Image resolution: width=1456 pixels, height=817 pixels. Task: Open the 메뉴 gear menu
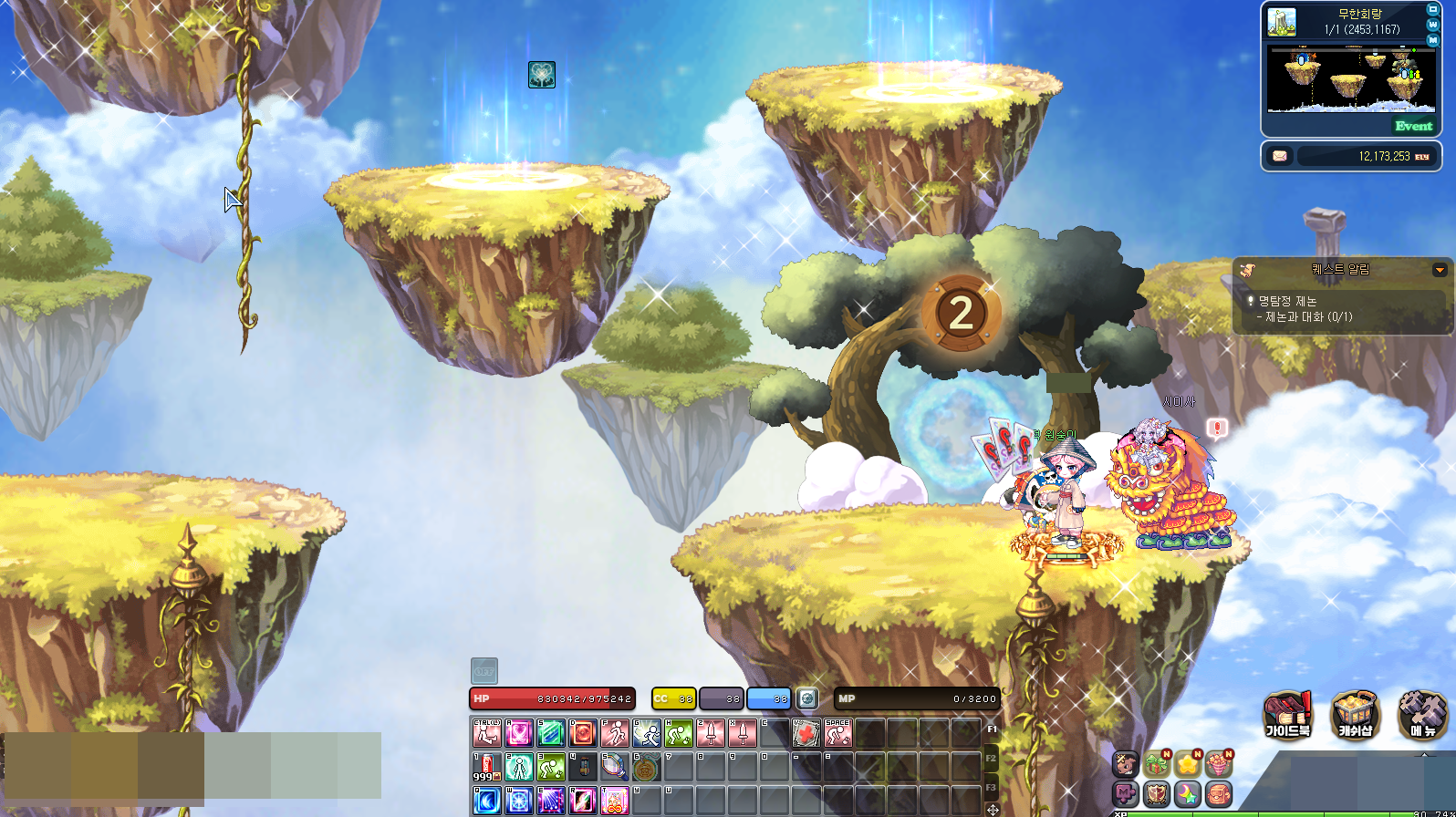pos(1422,714)
